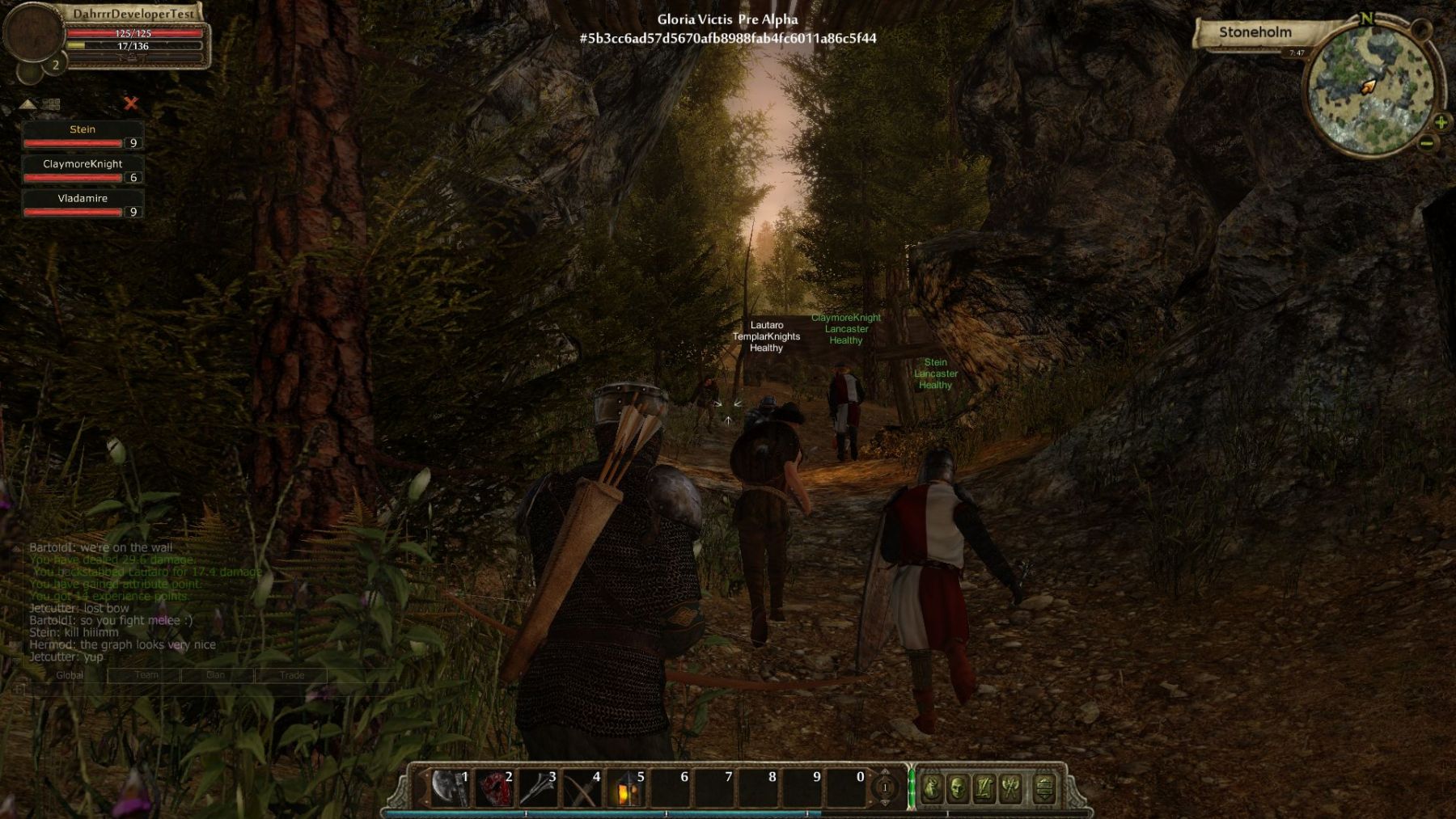Open the main menu button on hotbar

pos(1044,788)
